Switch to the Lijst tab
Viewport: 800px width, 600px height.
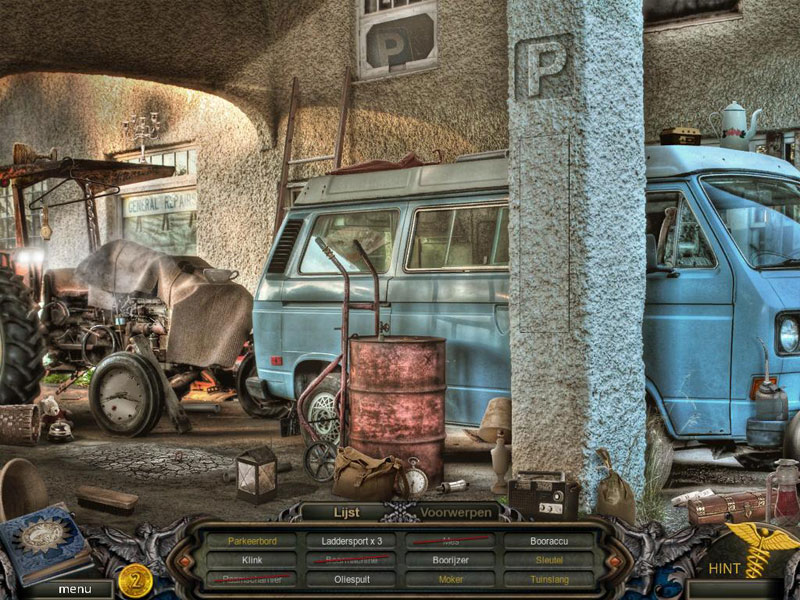[343, 511]
